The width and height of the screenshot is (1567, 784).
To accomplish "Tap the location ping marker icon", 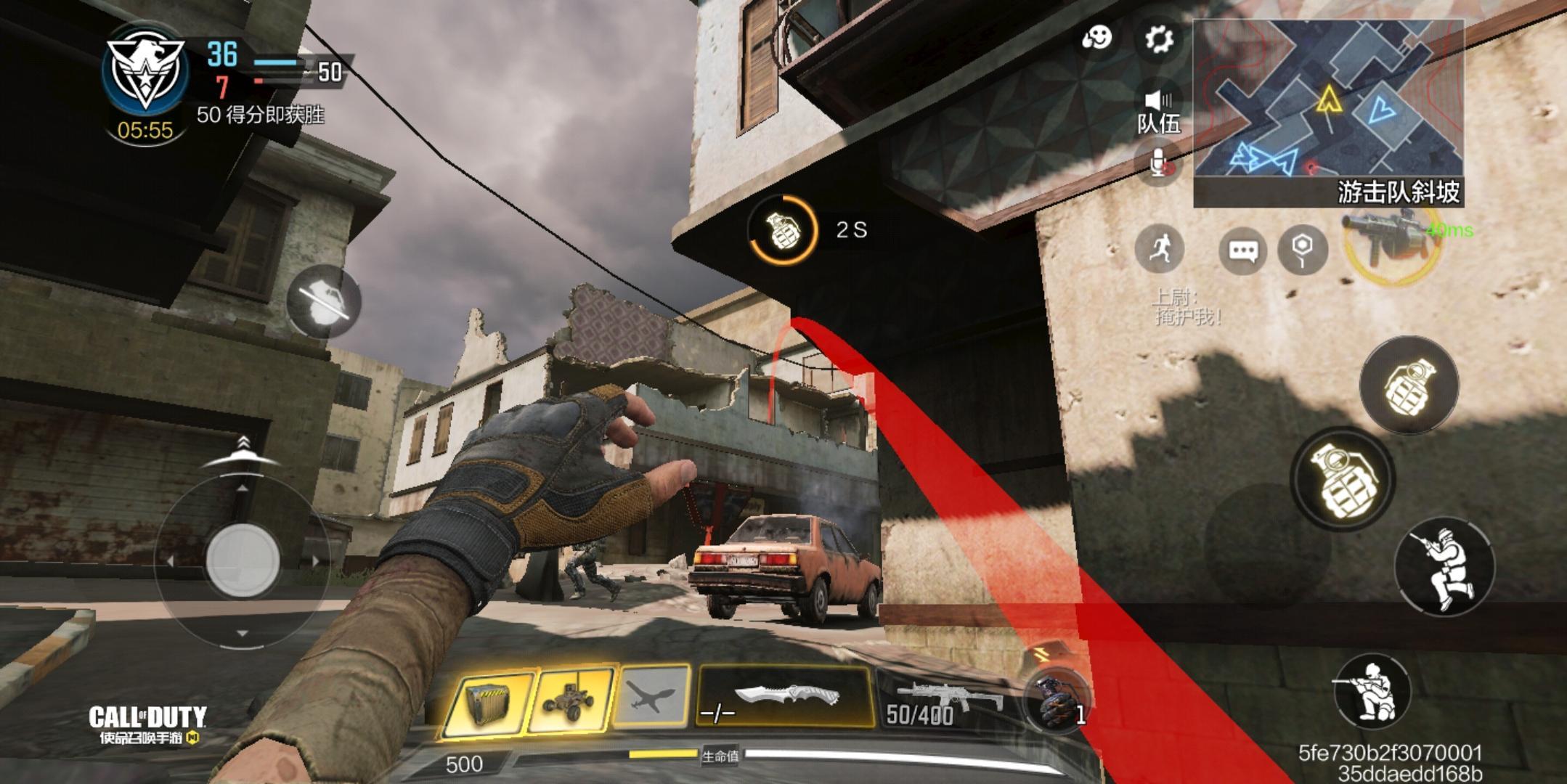I will point(1302,250).
